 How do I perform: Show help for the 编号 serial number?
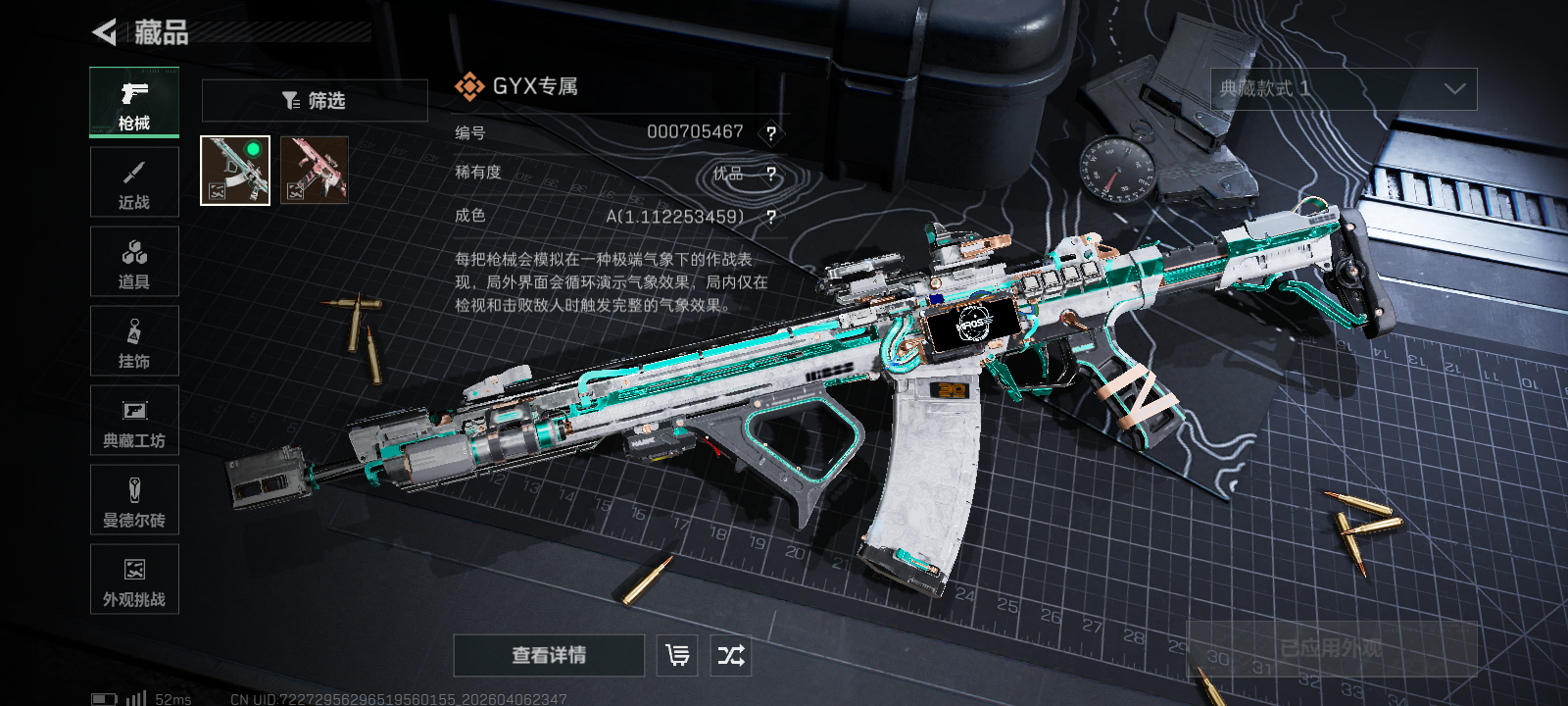pos(771,133)
